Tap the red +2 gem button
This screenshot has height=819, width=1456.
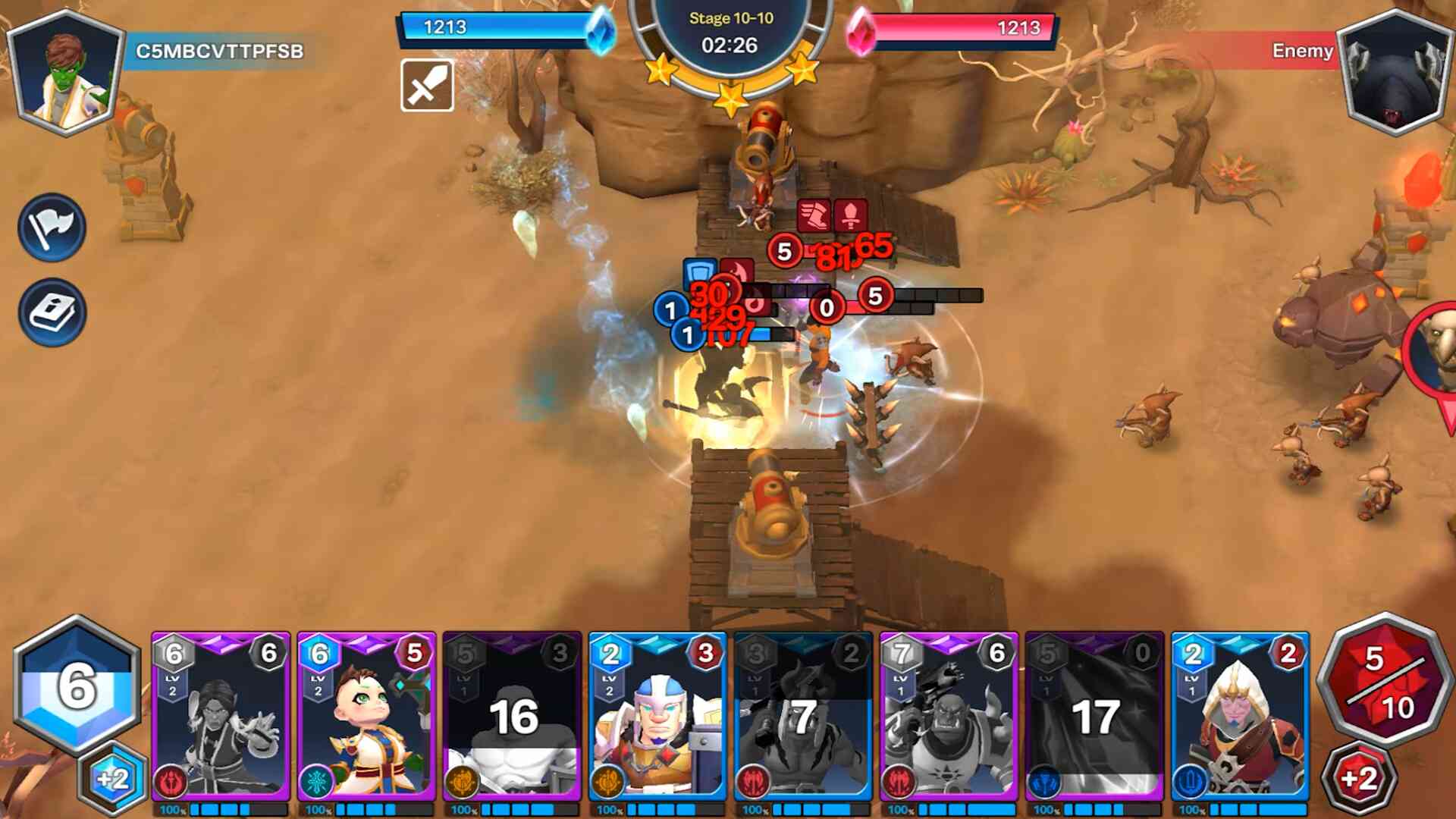pos(1359,779)
